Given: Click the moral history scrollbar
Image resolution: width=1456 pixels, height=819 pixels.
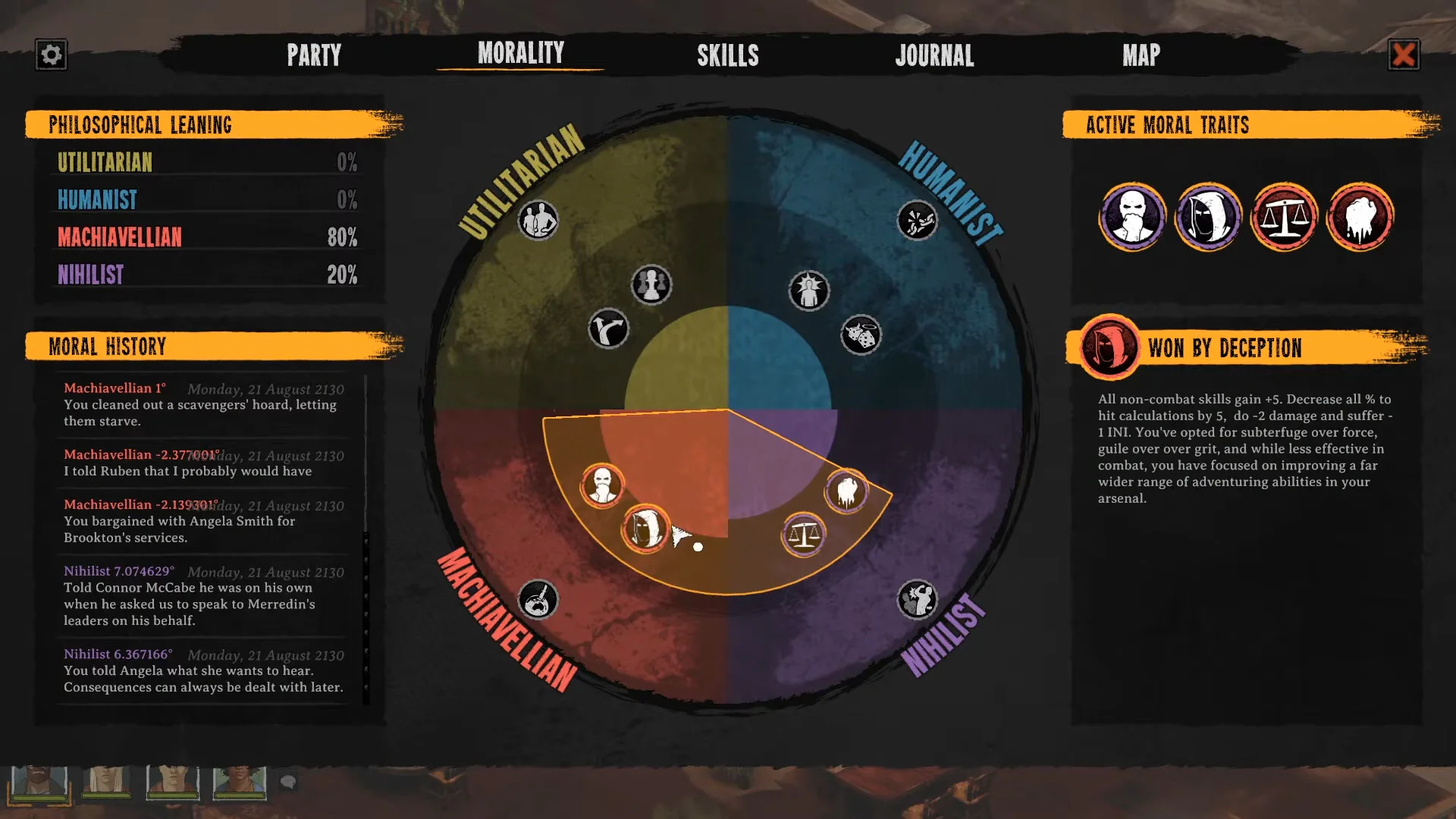Looking at the screenshot, I should 366,538.
